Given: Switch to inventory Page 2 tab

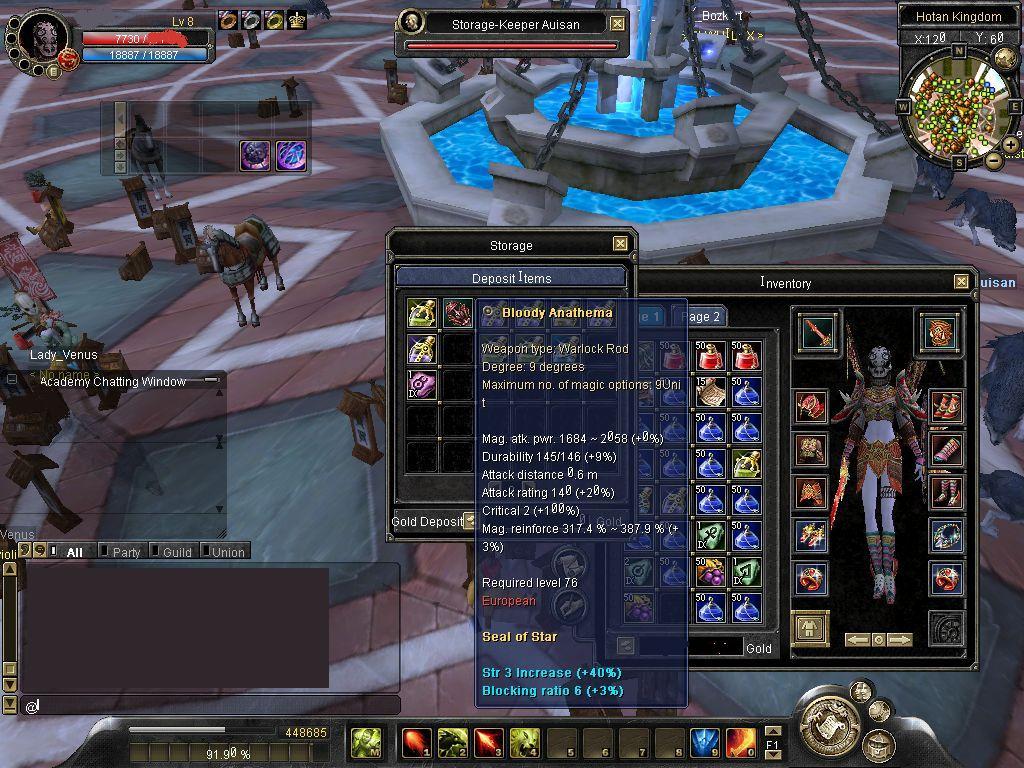Looking at the screenshot, I should tap(700, 317).
